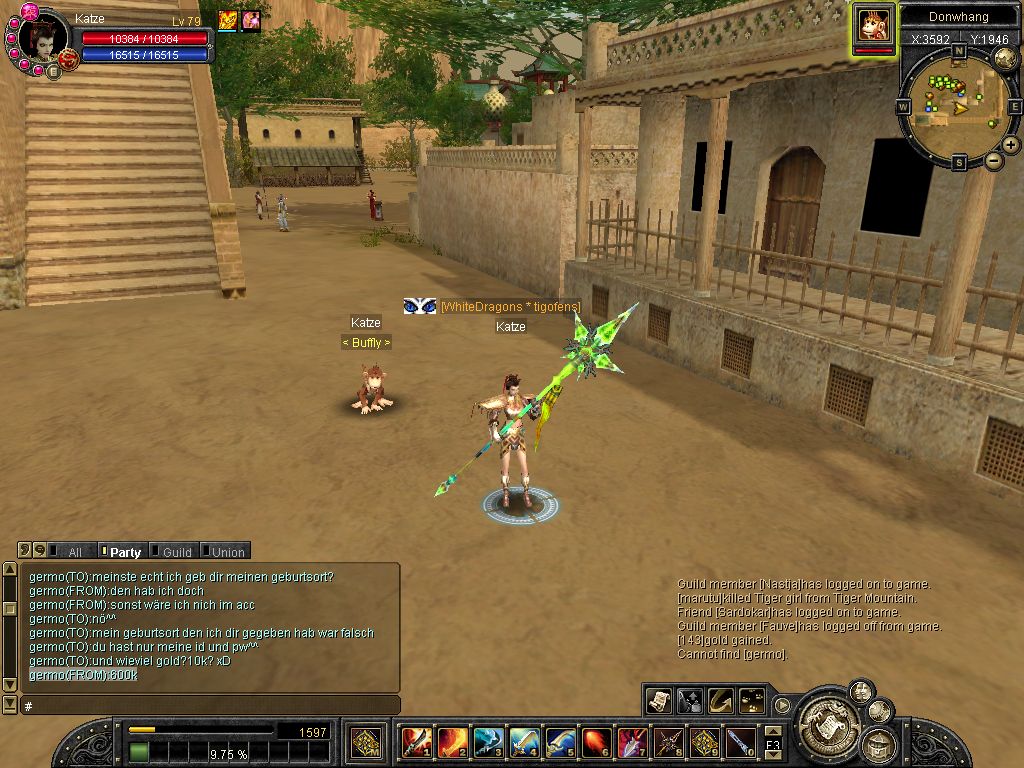Open the scroll icon above the hotbar

pyautogui.click(x=658, y=700)
